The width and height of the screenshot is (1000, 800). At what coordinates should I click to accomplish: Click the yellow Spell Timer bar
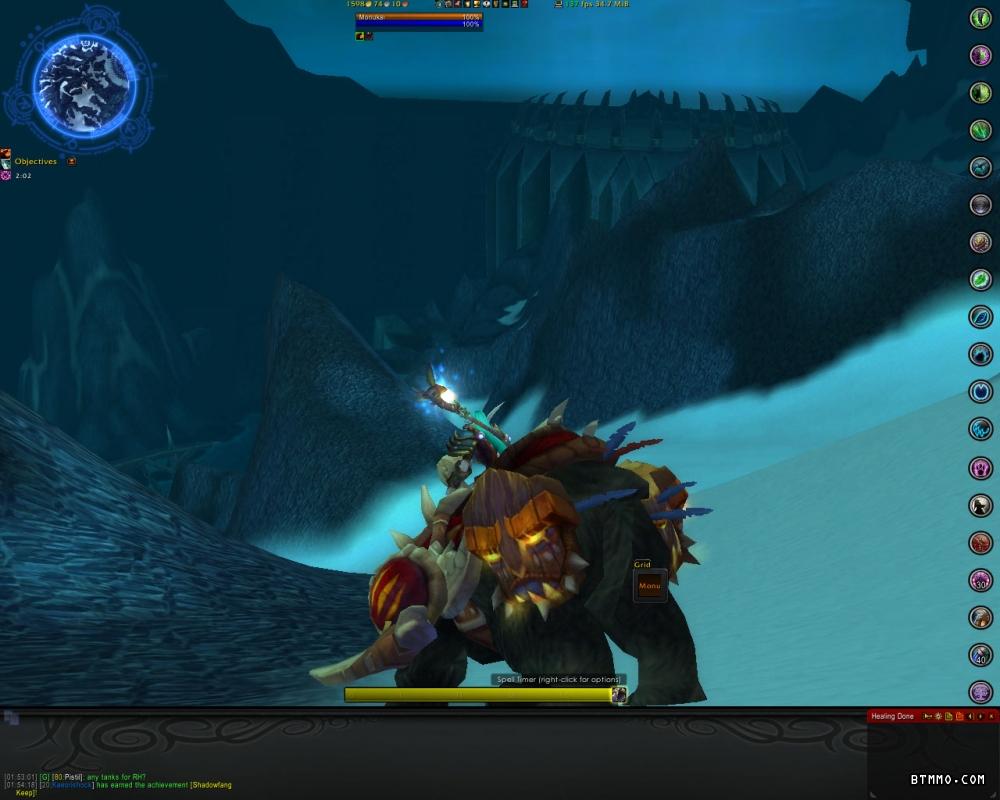click(x=478, y=694)
